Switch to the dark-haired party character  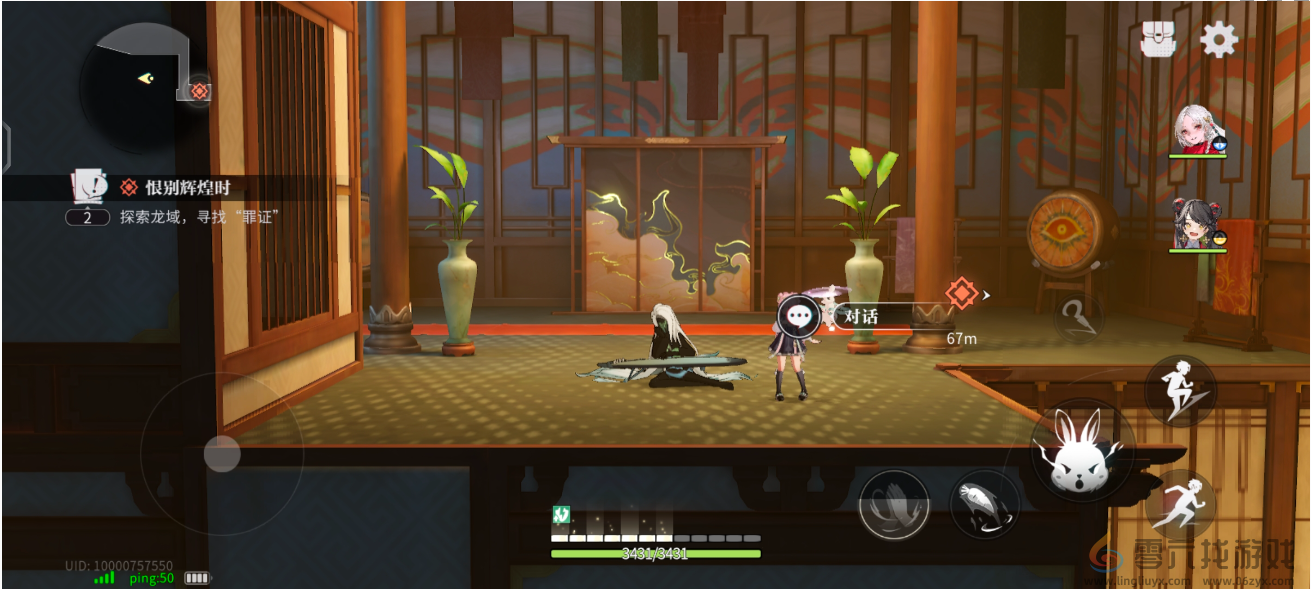pyautogui.click(x=1198, y=224)
